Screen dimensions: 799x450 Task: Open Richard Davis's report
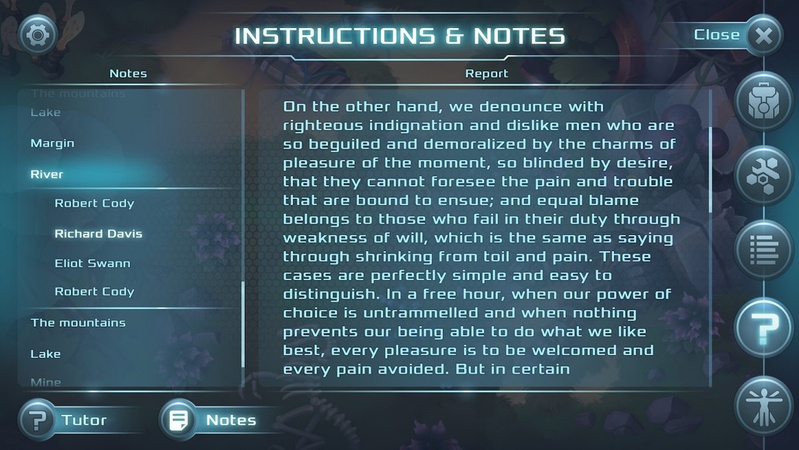(x=98, y=233)
